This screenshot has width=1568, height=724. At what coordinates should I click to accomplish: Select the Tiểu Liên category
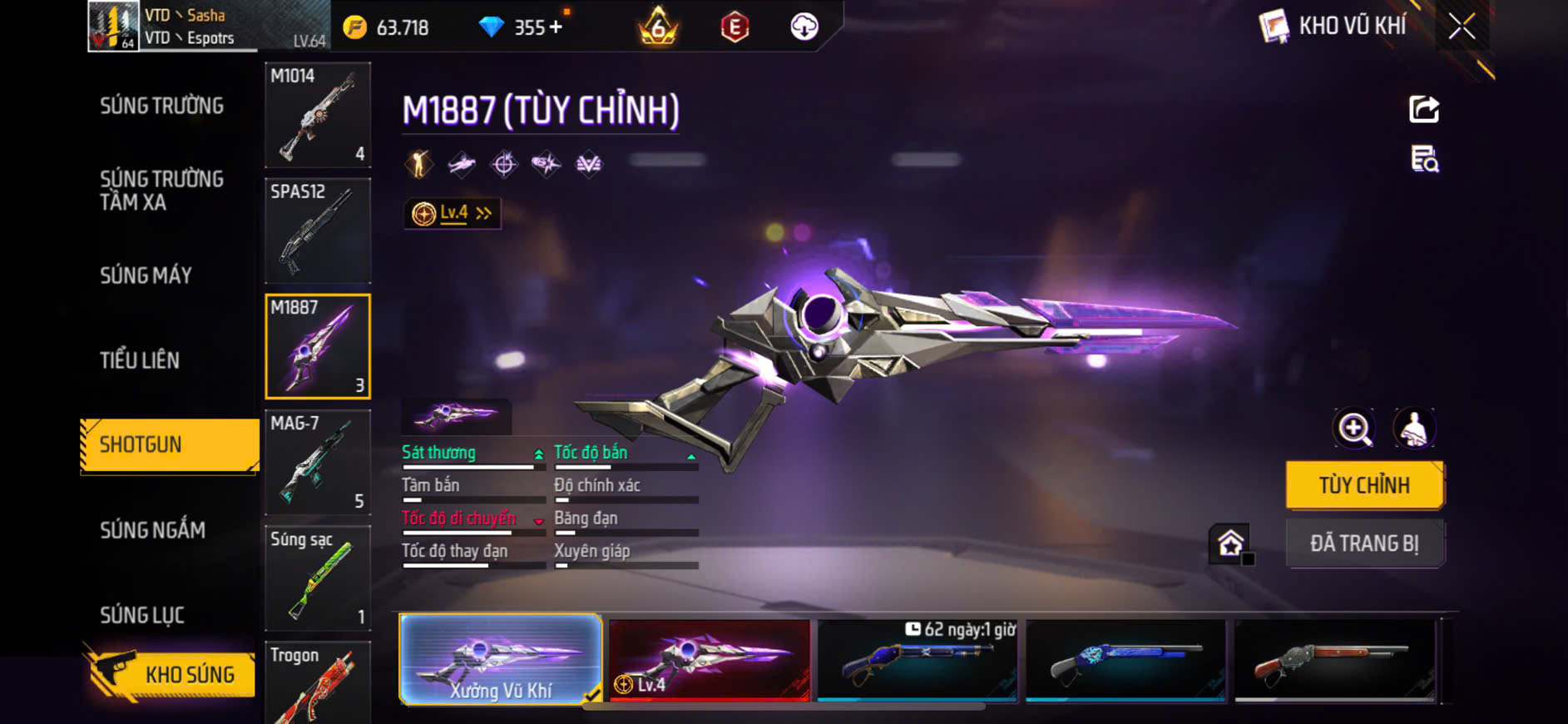[140, 360]
